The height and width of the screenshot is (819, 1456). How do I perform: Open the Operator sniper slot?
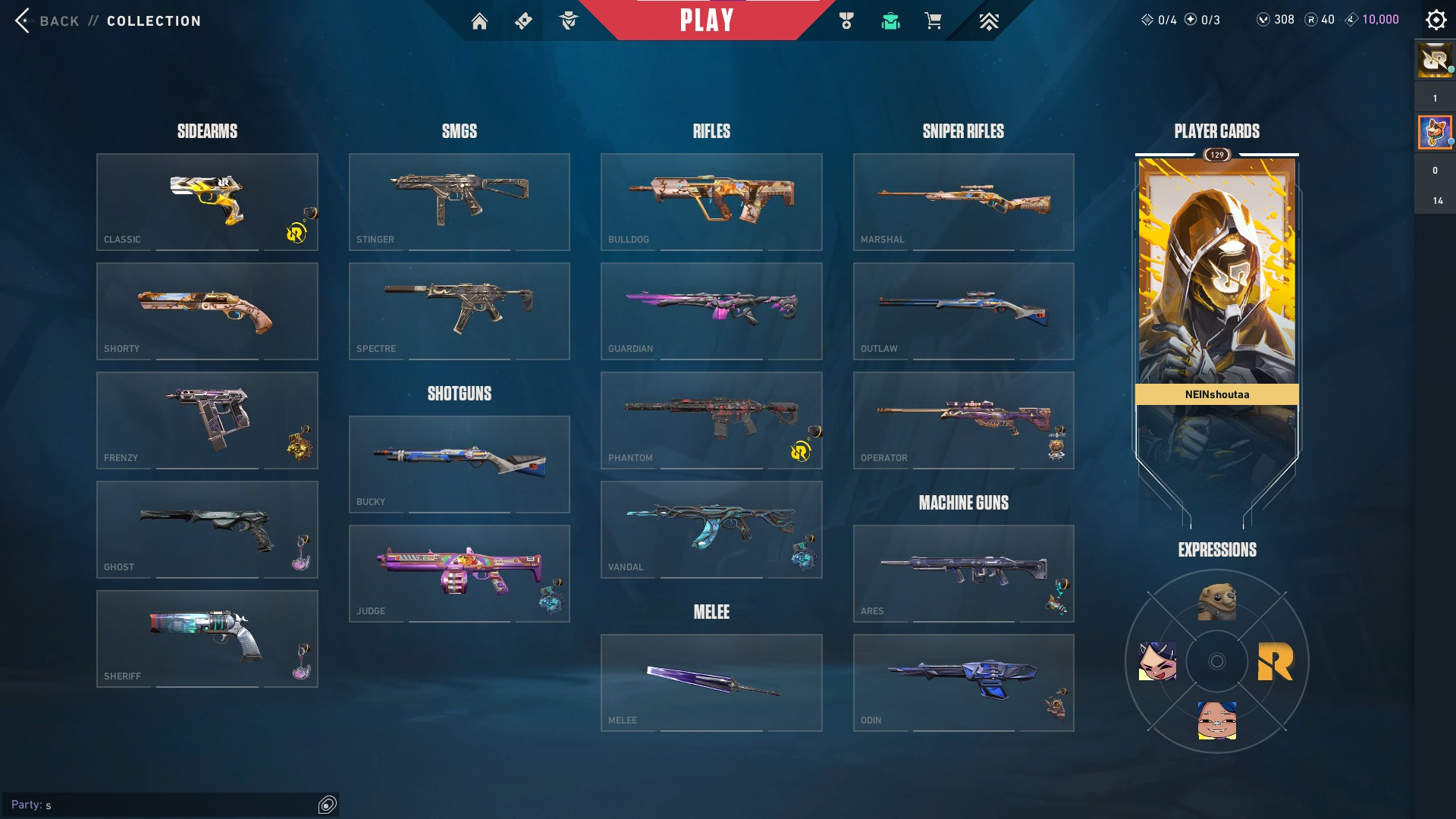(963, 420)
